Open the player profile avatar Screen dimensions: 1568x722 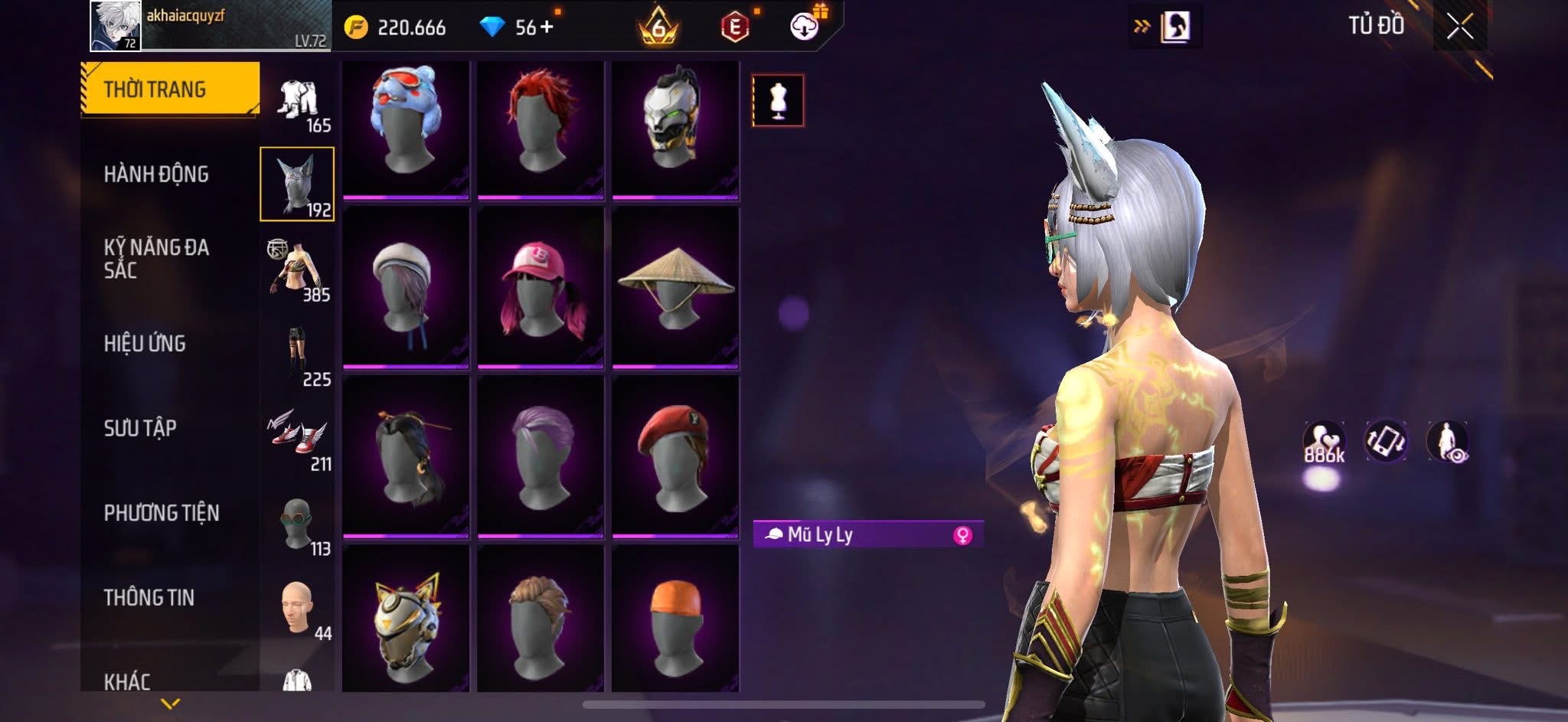click(x=116, y=26)
